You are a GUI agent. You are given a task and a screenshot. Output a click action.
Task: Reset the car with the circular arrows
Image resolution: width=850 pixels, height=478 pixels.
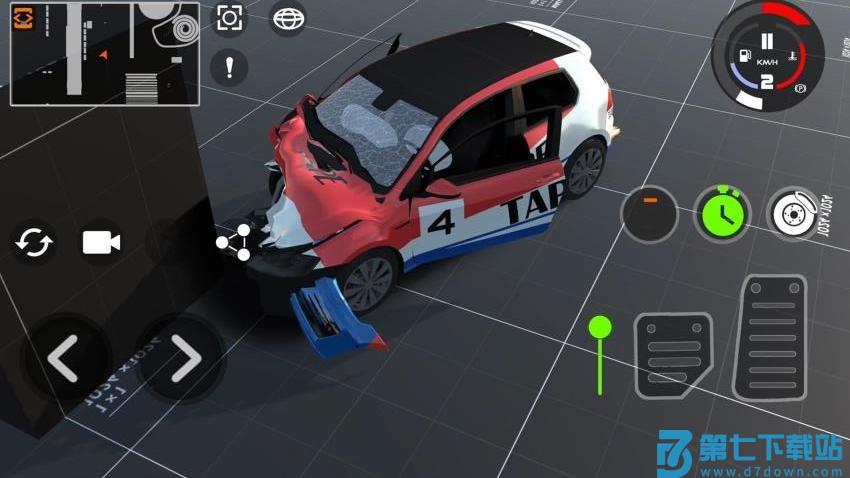[x=35, y=243]
